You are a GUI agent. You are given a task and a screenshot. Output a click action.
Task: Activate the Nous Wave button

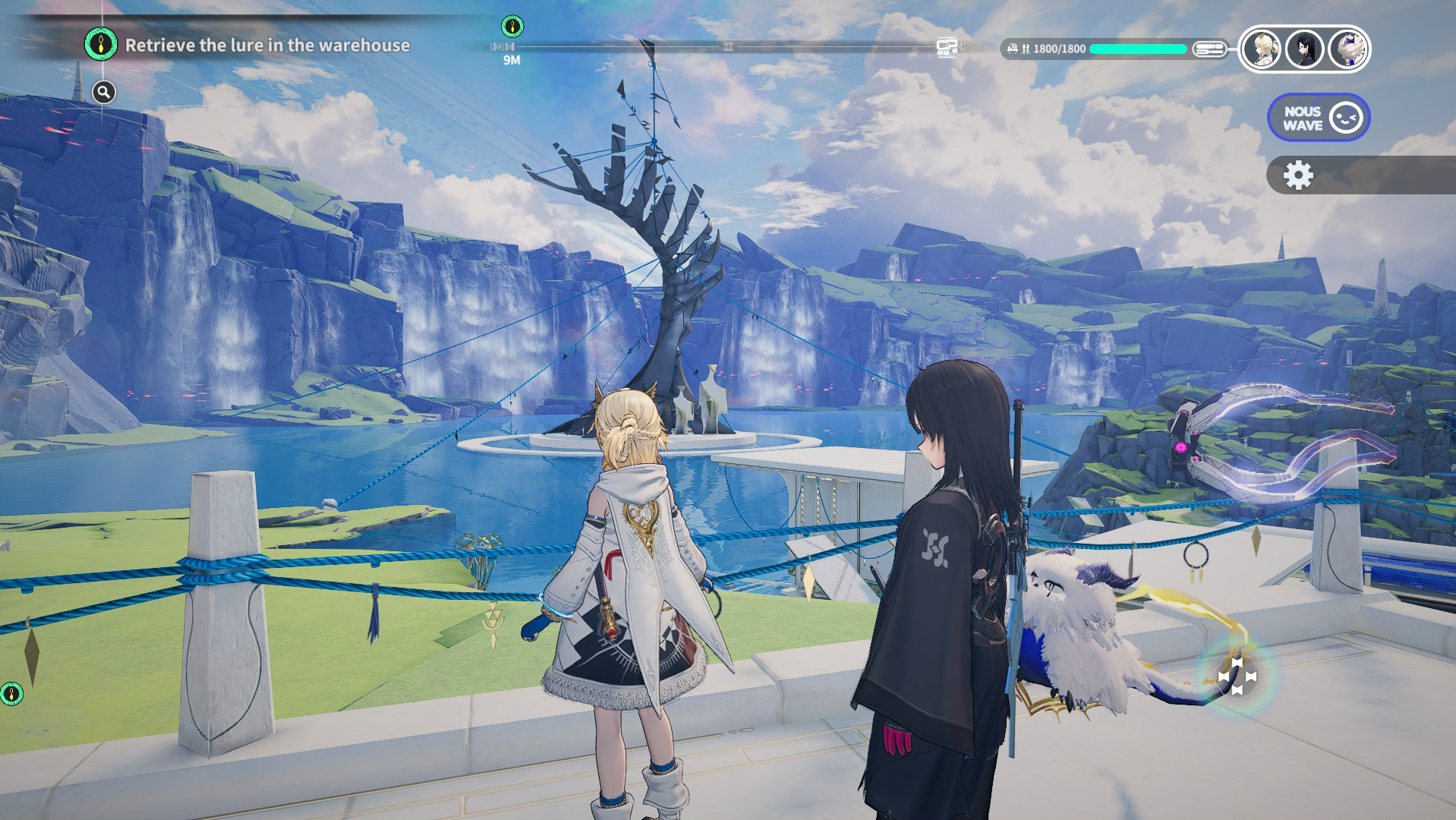coord(1318,118)
